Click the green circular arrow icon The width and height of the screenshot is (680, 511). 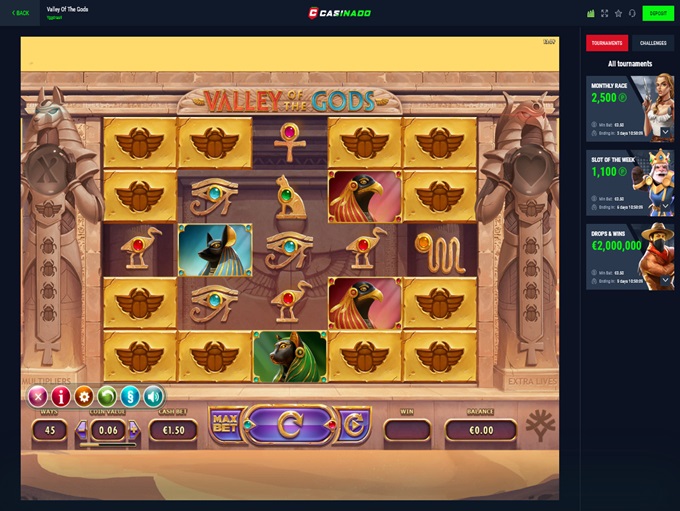tap(107, 396)
